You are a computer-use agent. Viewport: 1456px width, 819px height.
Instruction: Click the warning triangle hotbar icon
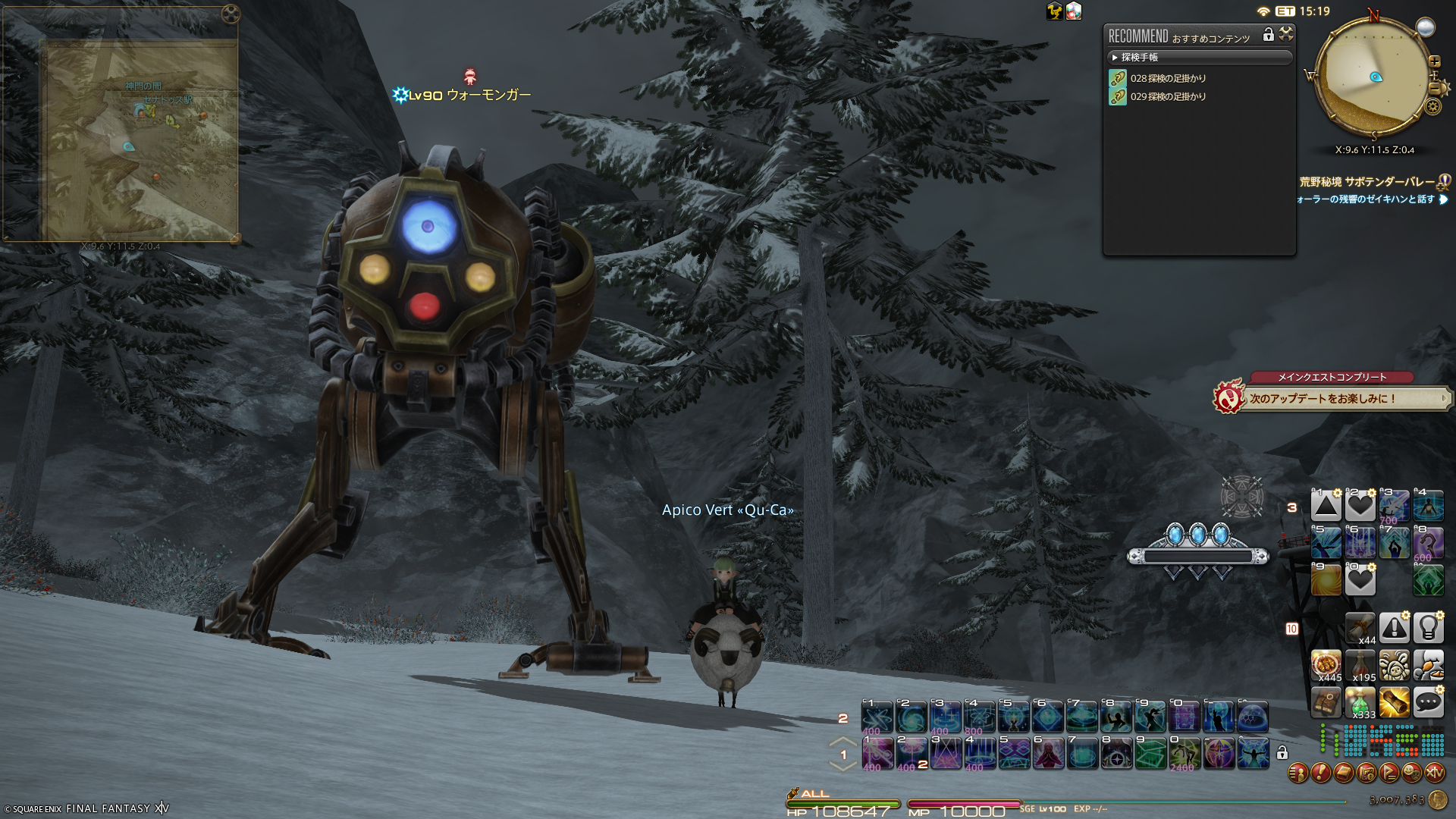click(x=1394, y=628)
